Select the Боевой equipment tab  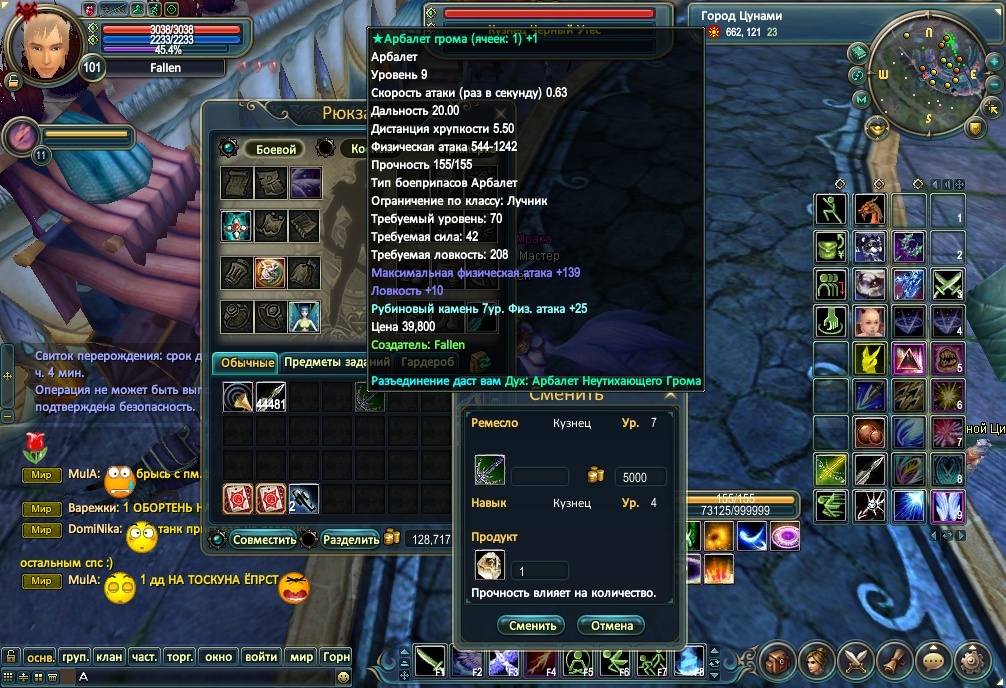(275, 149)
